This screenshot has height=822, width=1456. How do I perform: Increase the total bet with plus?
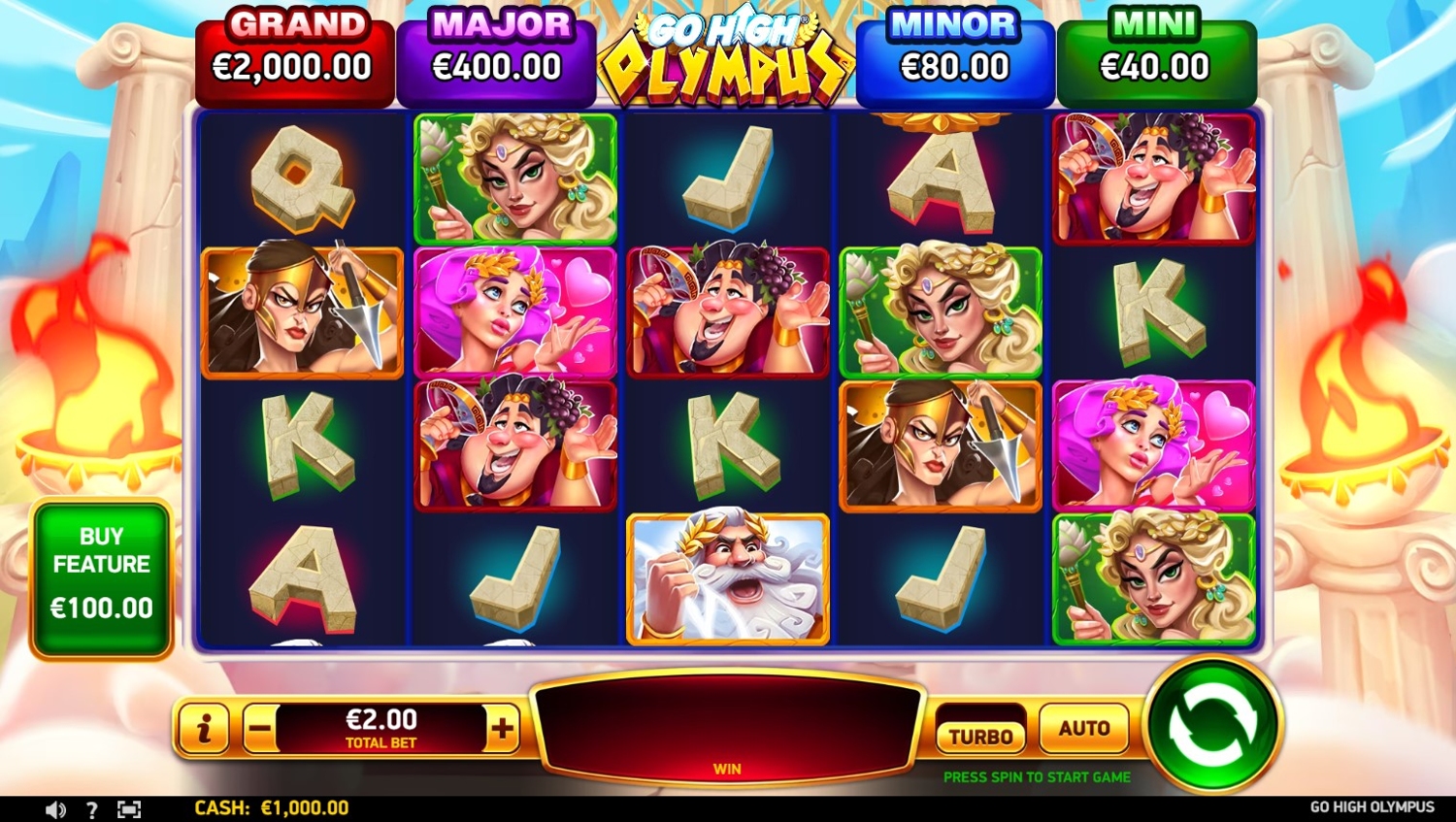click(503, 728)
